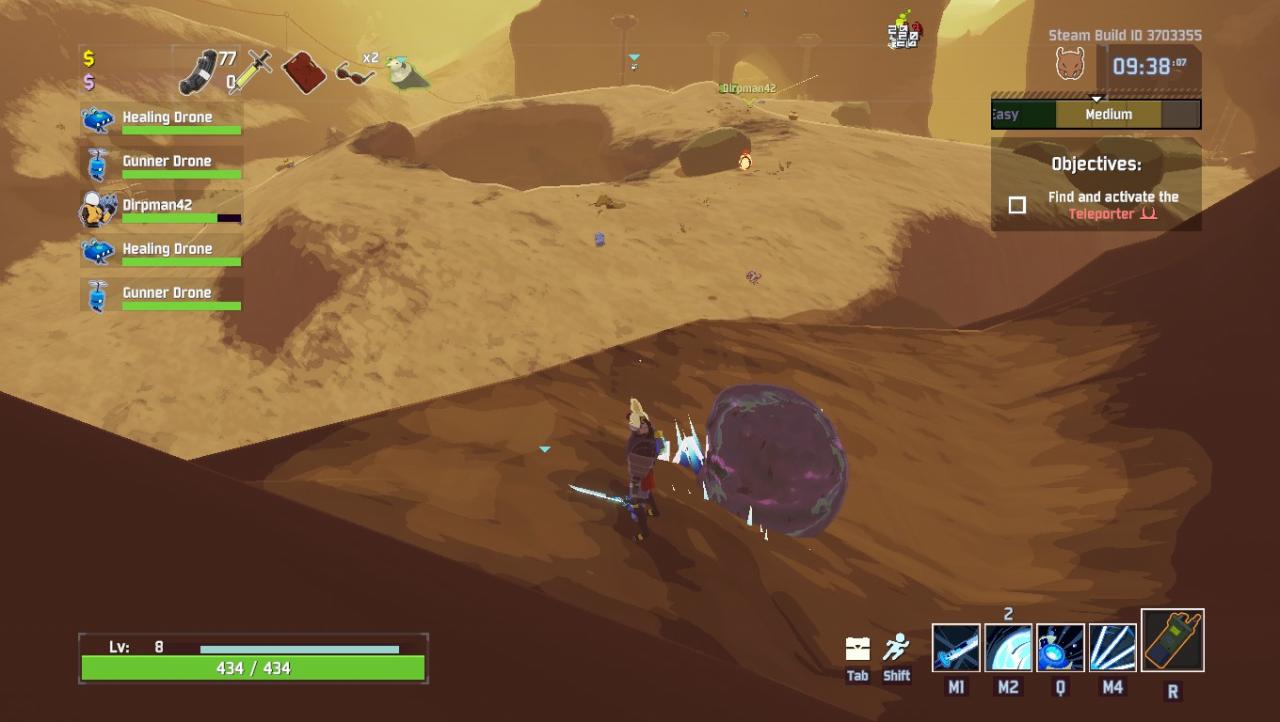Use the Whirlwind secondary skill icon
Screen dimensions: 1280x722
[1008, 647]
